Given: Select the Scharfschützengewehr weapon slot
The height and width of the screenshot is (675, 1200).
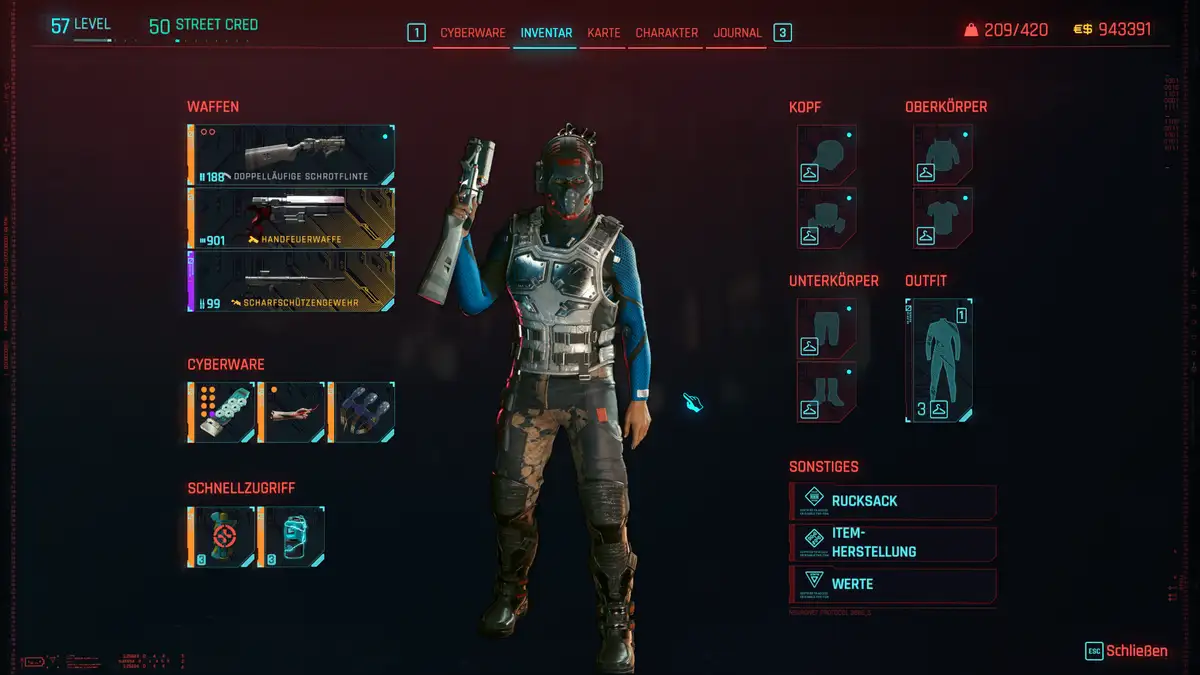Looking at the screenshot, I should tap(291, 282).
